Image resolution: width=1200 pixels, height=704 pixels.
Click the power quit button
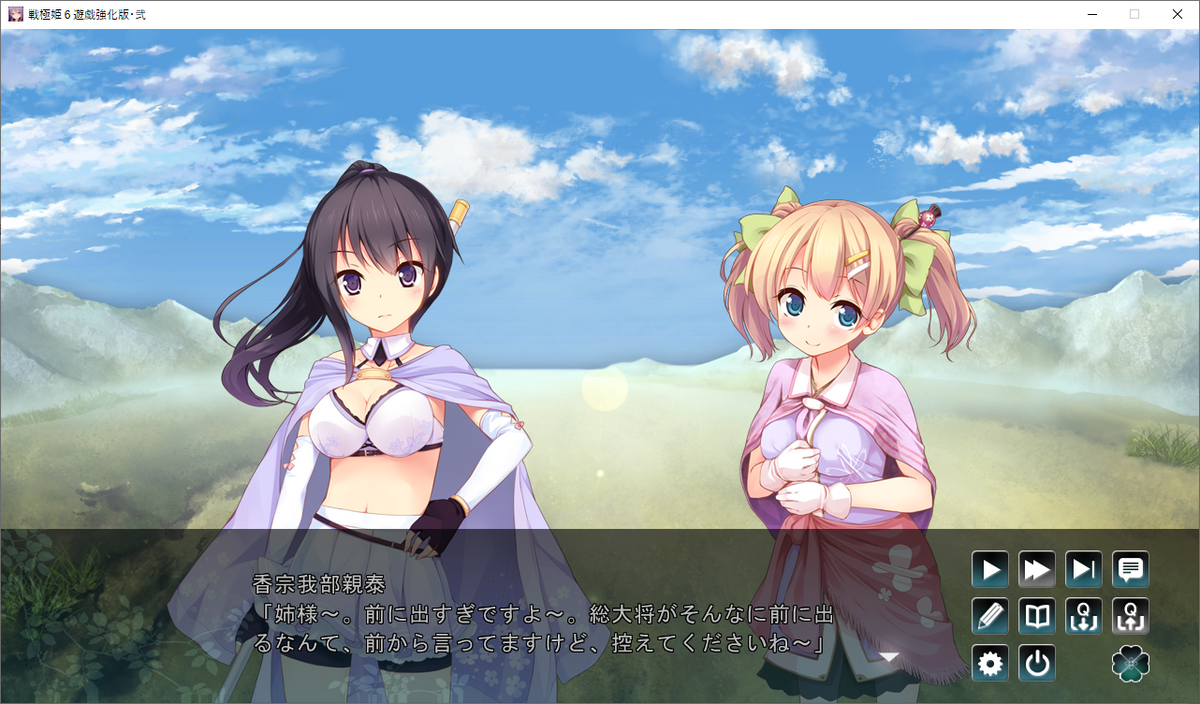[1037, 663]
